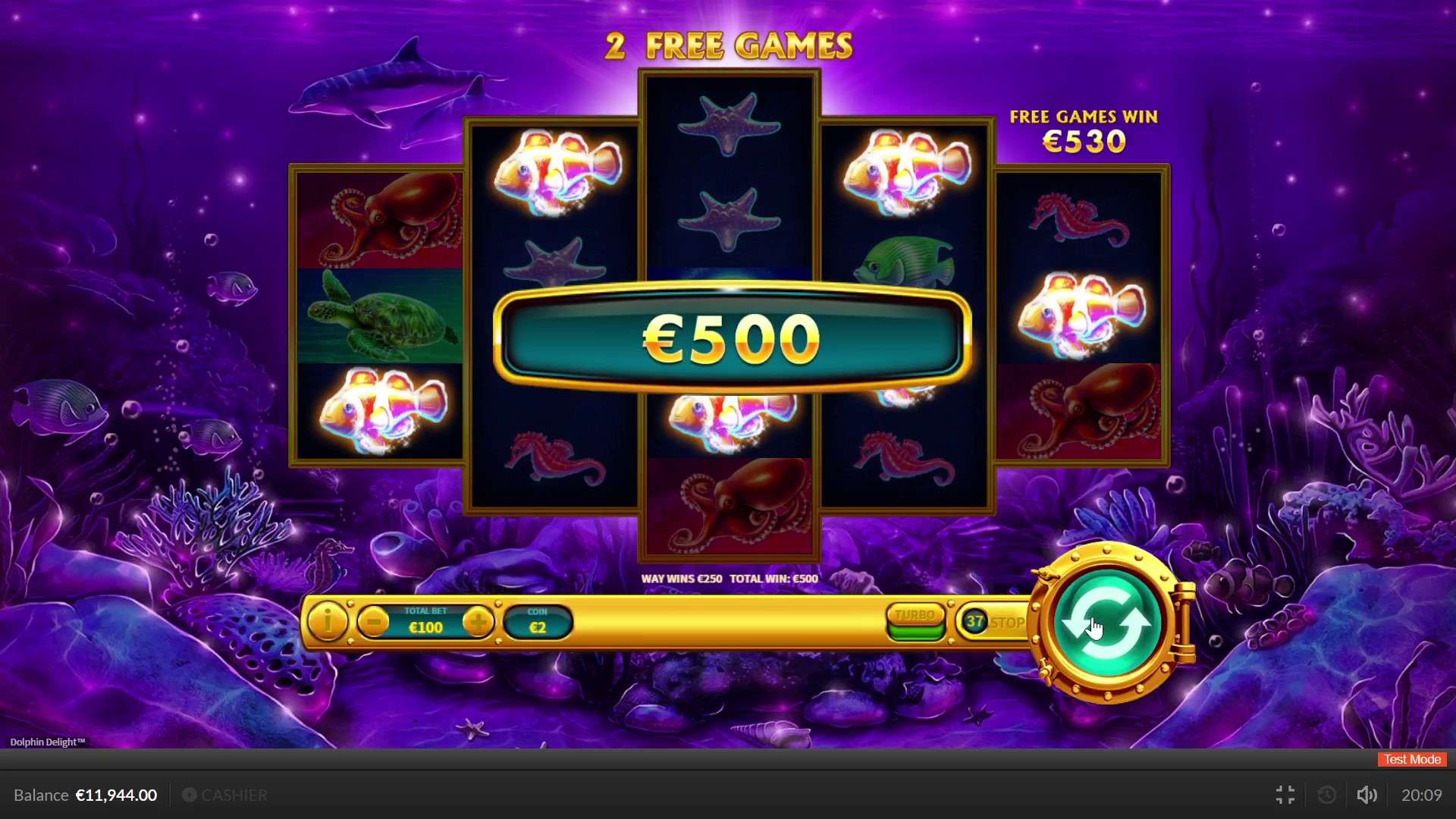
Task: Click the Test Mode indicator
Action: pos(1410,759)
